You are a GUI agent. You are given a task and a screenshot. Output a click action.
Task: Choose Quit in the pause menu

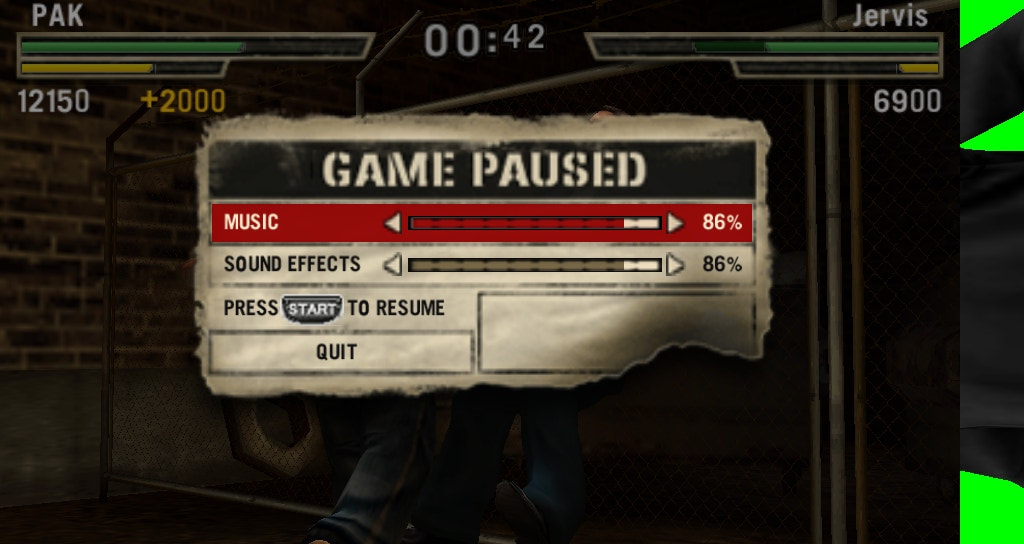[x=337, y=352]
